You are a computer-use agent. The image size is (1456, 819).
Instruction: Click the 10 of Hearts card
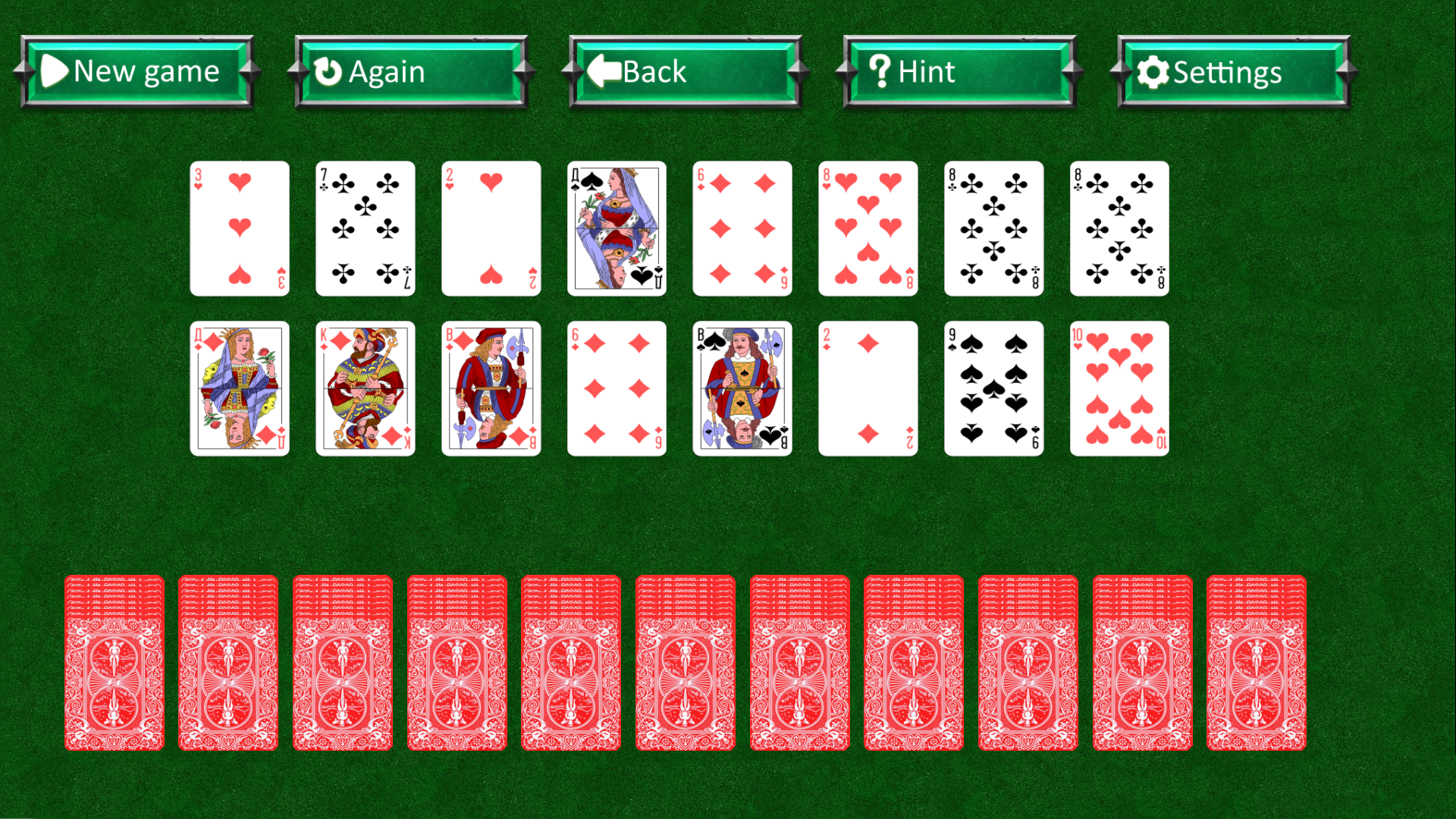click(x=1119, y=388)
